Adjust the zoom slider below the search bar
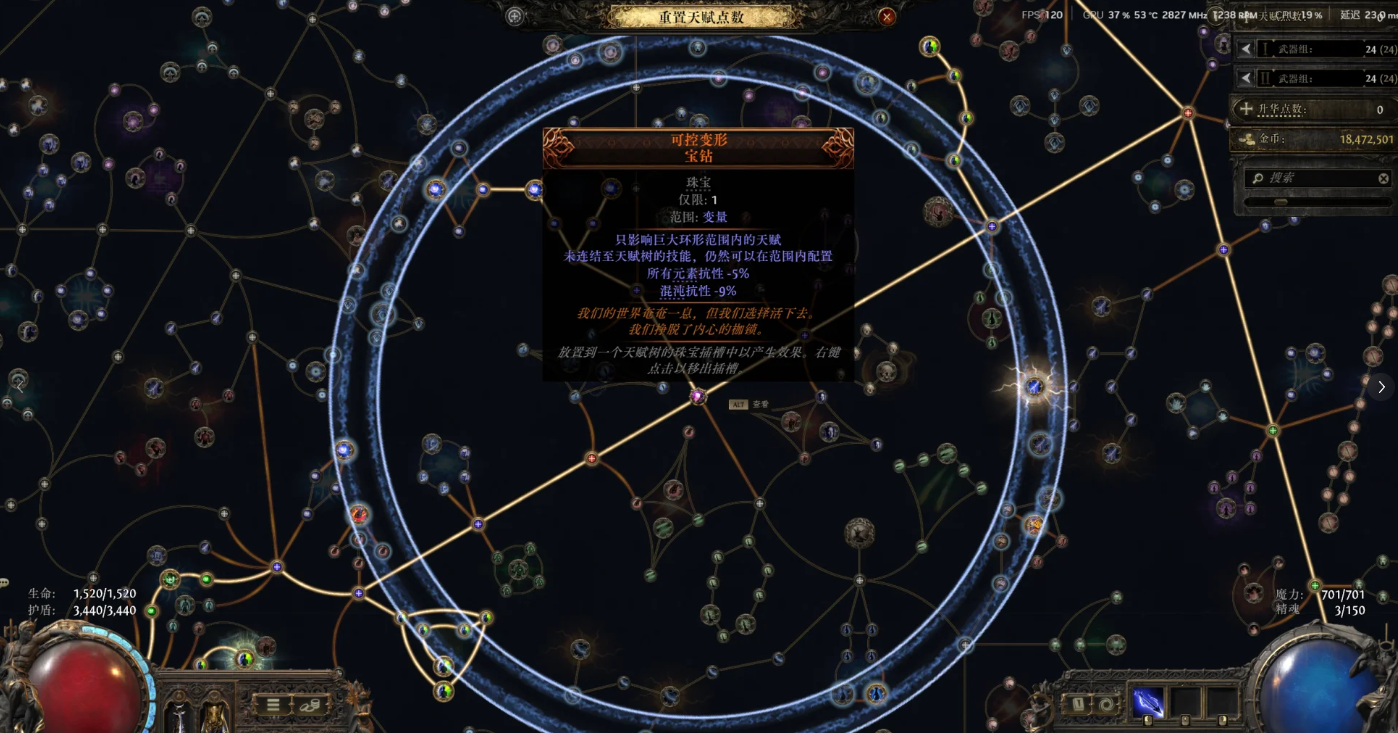The width and height of the screenshot is (1398, 733). tap(1282, 201)
